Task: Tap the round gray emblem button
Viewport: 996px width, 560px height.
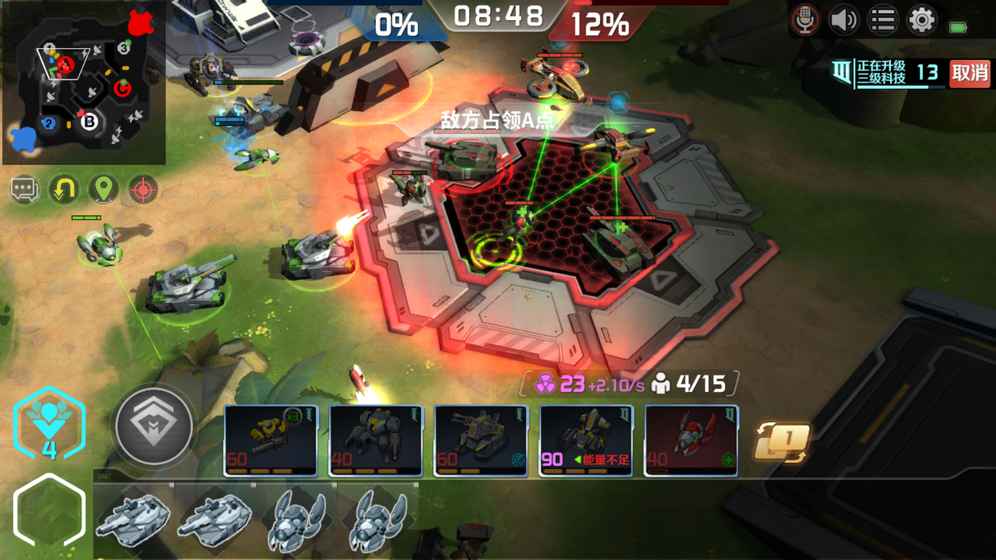Action: (154, 426)
